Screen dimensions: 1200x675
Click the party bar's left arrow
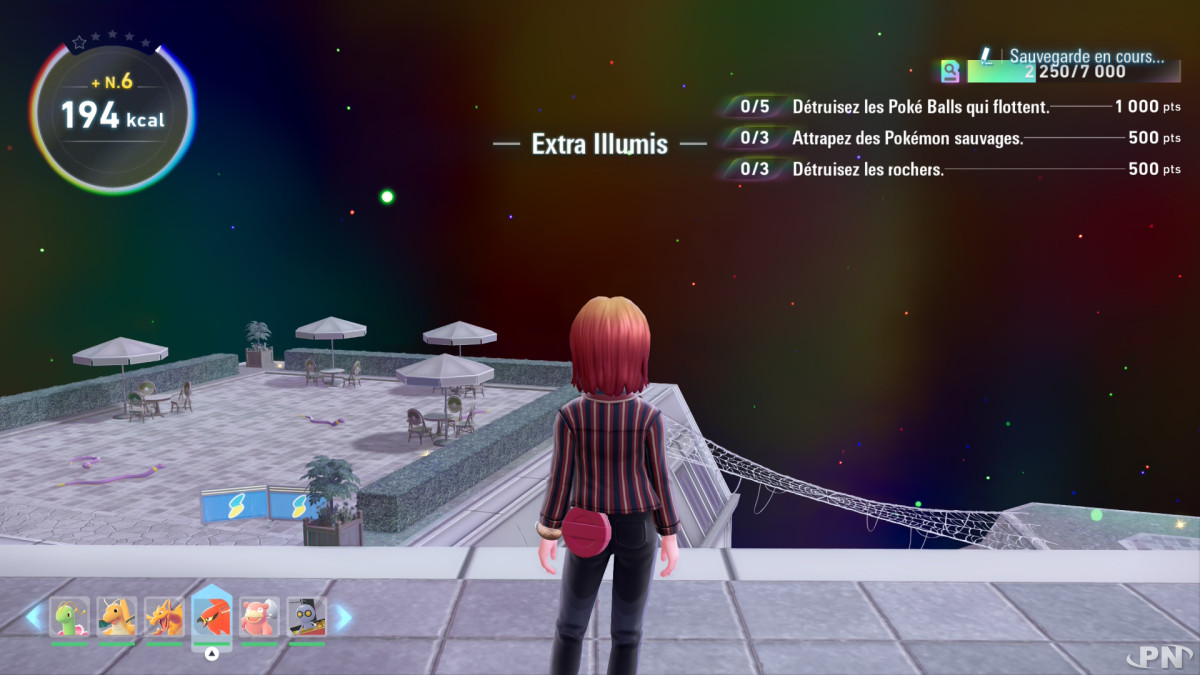35,617
